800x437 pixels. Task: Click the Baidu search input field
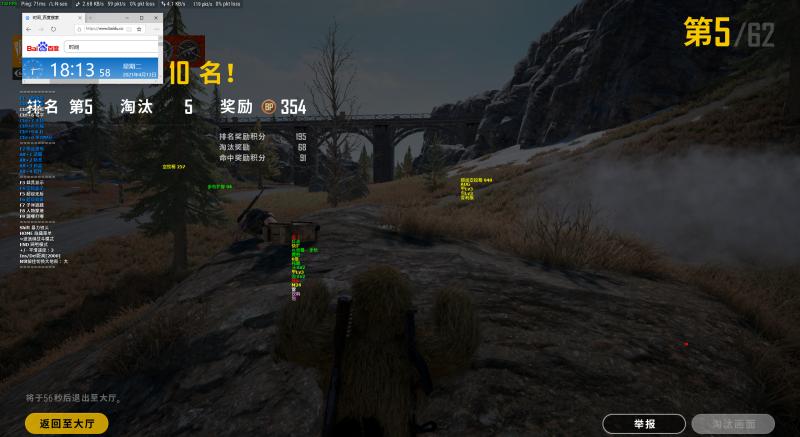(110, 46)
